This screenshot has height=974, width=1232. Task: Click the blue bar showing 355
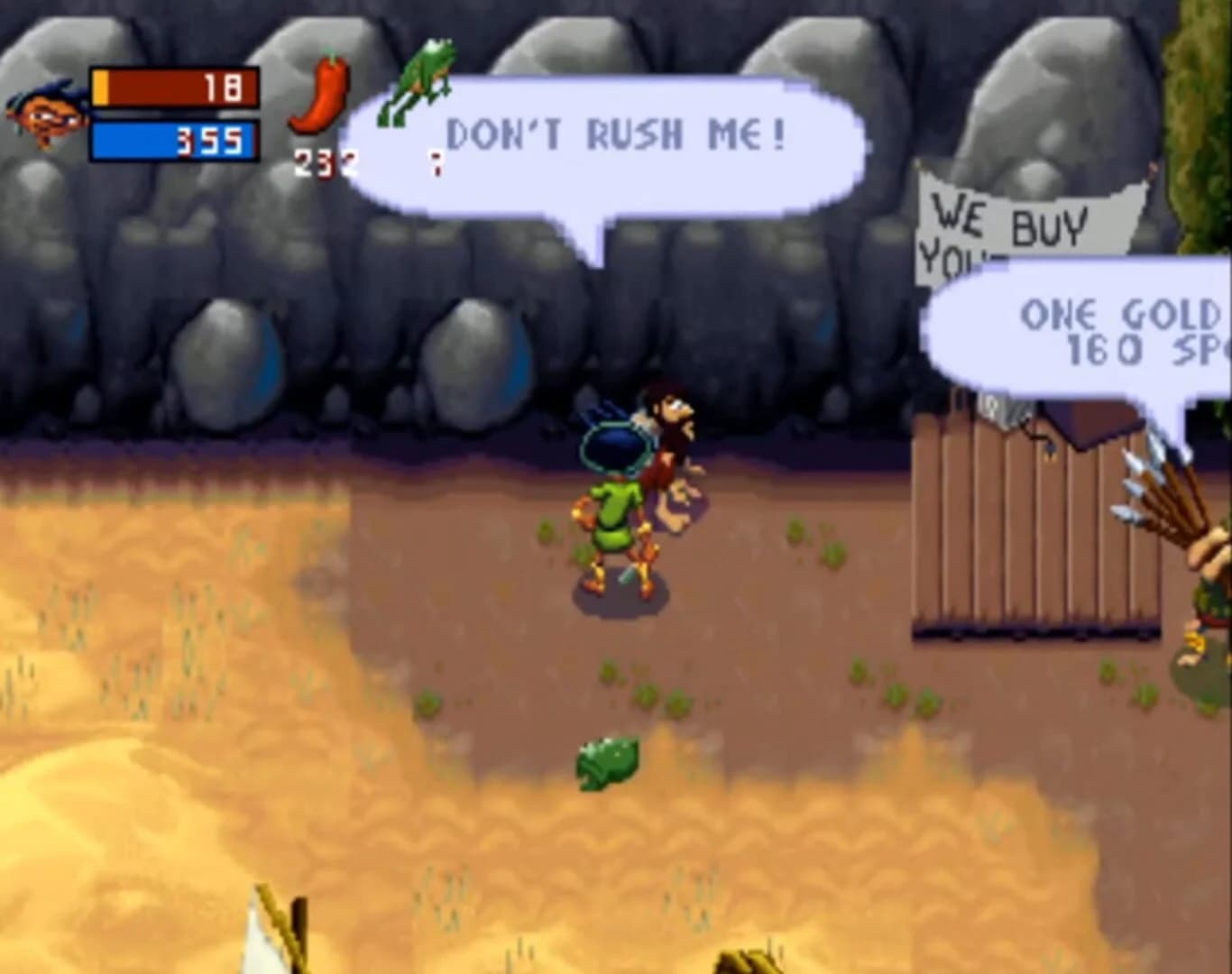click(171, 141)
